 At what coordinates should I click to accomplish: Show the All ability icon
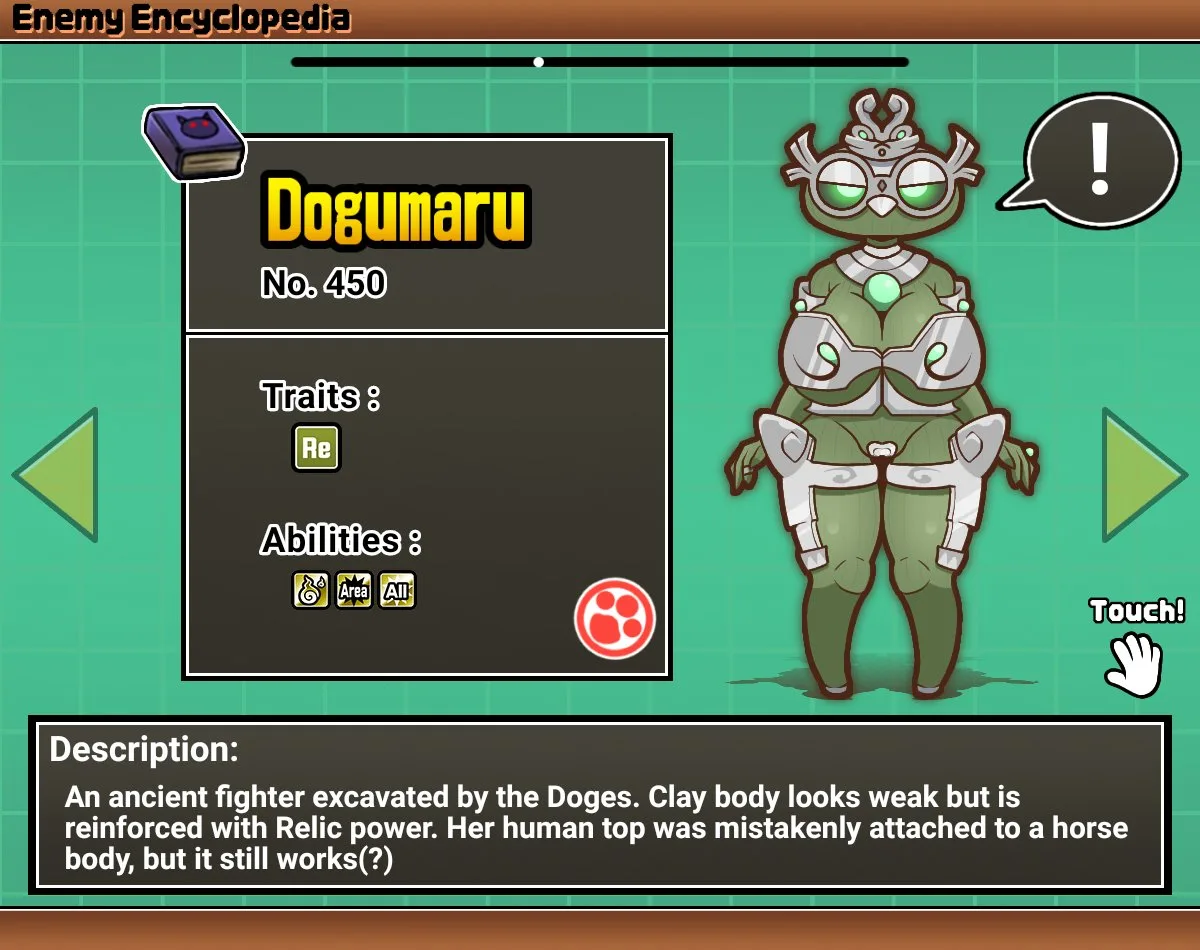[x=397, y=591]
